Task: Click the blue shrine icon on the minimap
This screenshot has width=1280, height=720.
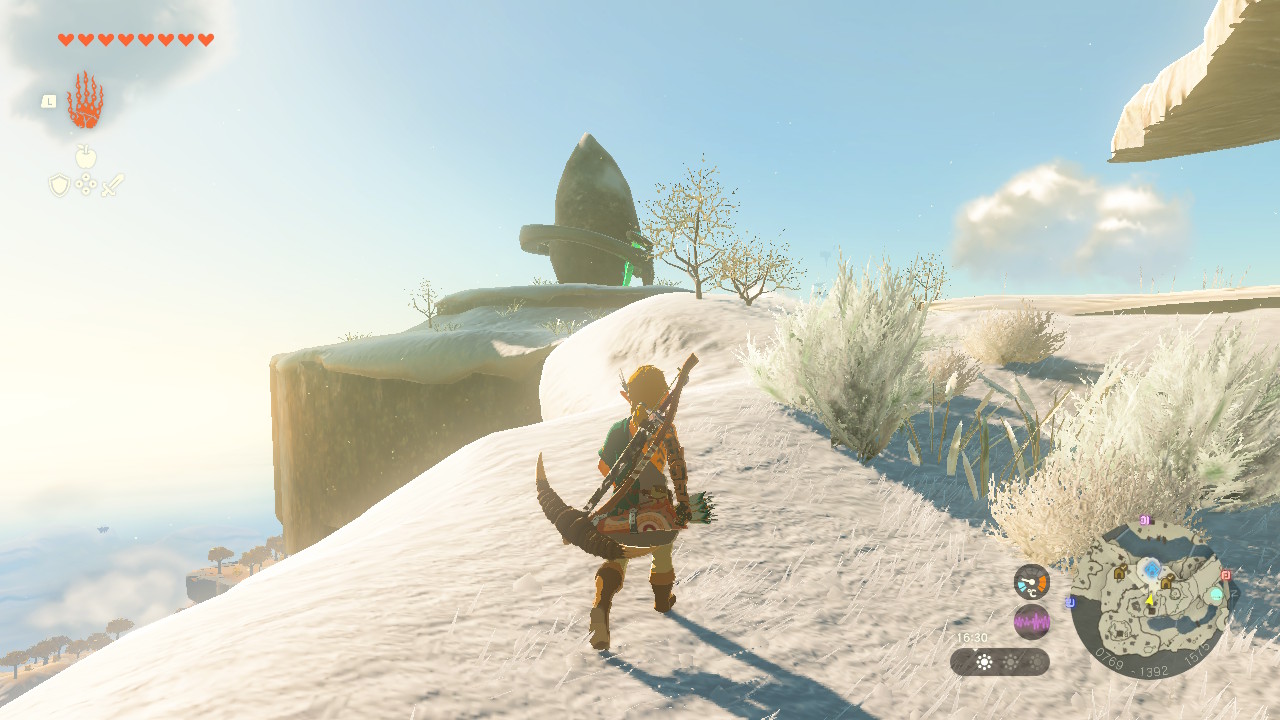Action: 1152,568
